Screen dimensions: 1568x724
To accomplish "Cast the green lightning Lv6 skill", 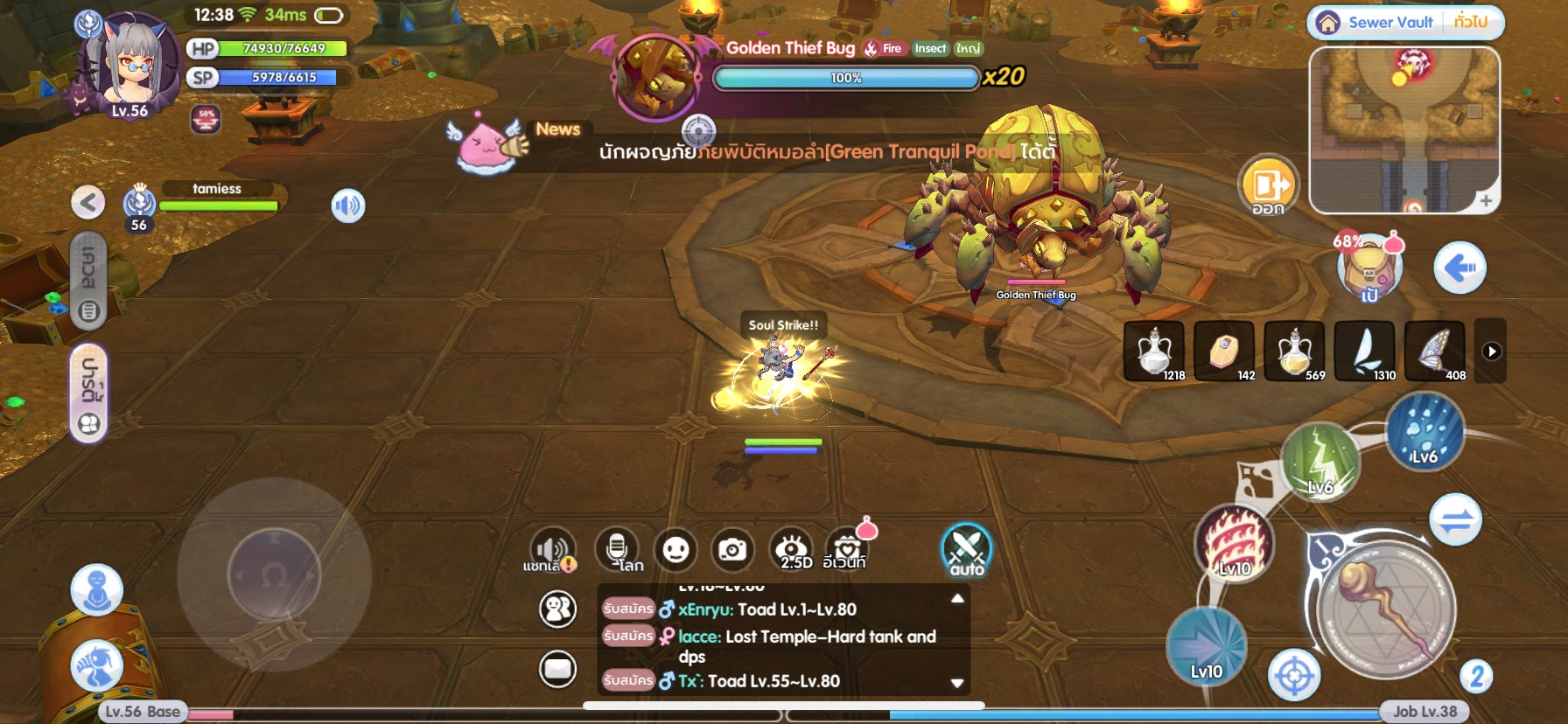I will [1320, 461].
